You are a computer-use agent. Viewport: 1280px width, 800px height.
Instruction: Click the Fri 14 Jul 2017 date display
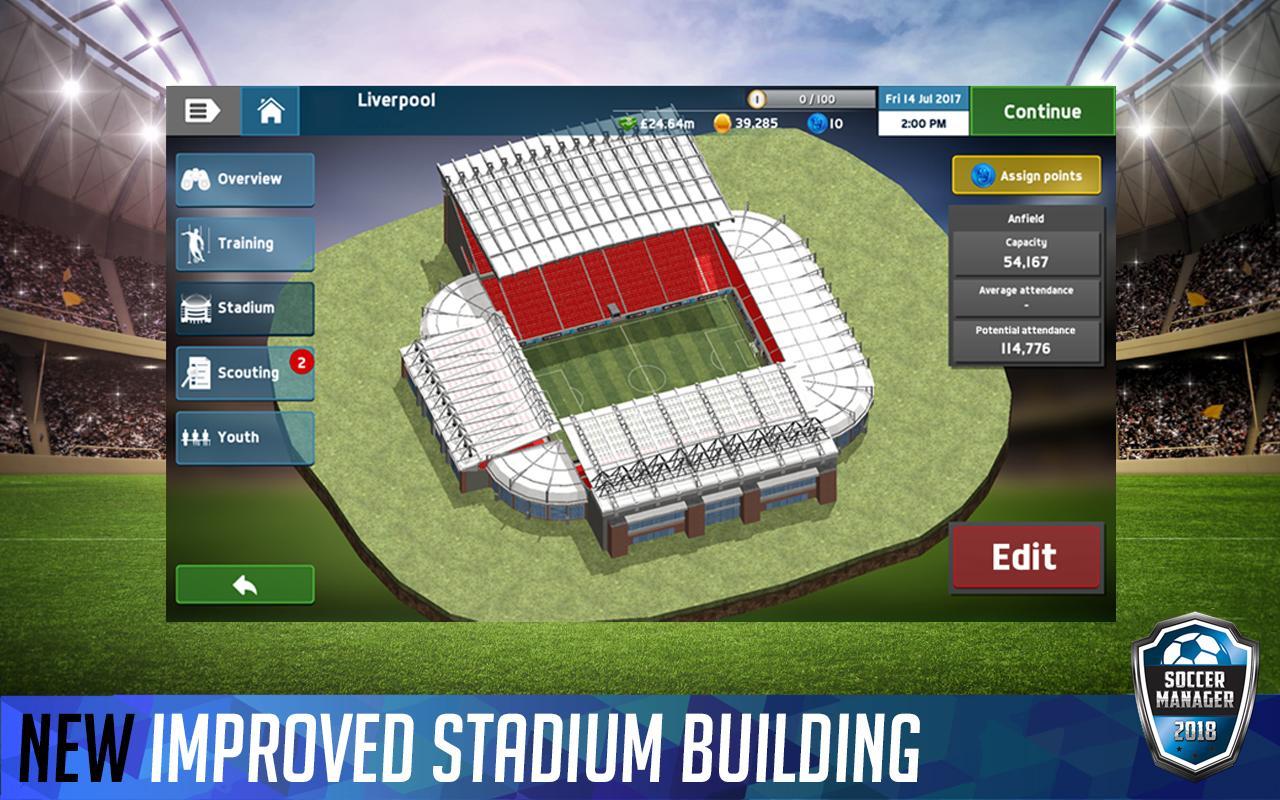point(922,97)
